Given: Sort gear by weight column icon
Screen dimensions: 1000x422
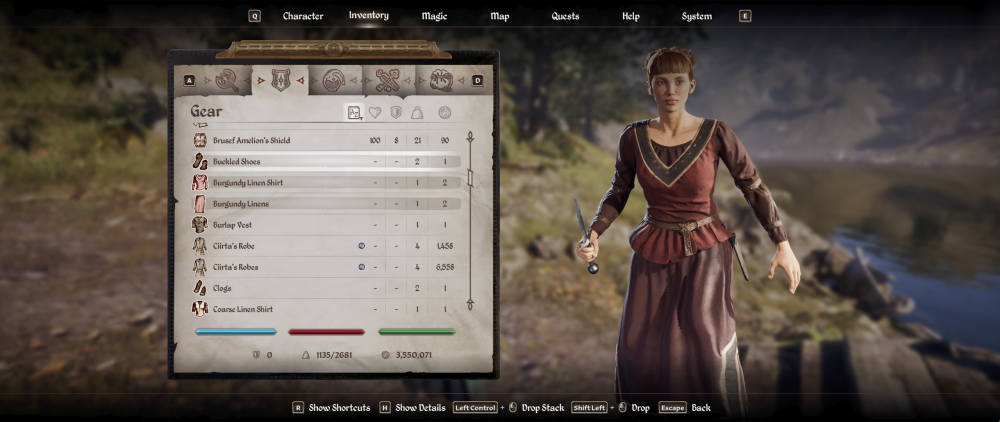Looking at the screenshot, I should pos(418,113).
